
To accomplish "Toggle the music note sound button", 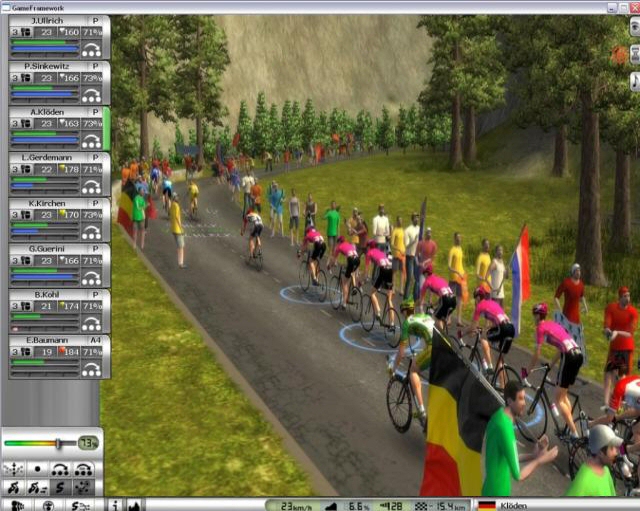I will point(634,82).
